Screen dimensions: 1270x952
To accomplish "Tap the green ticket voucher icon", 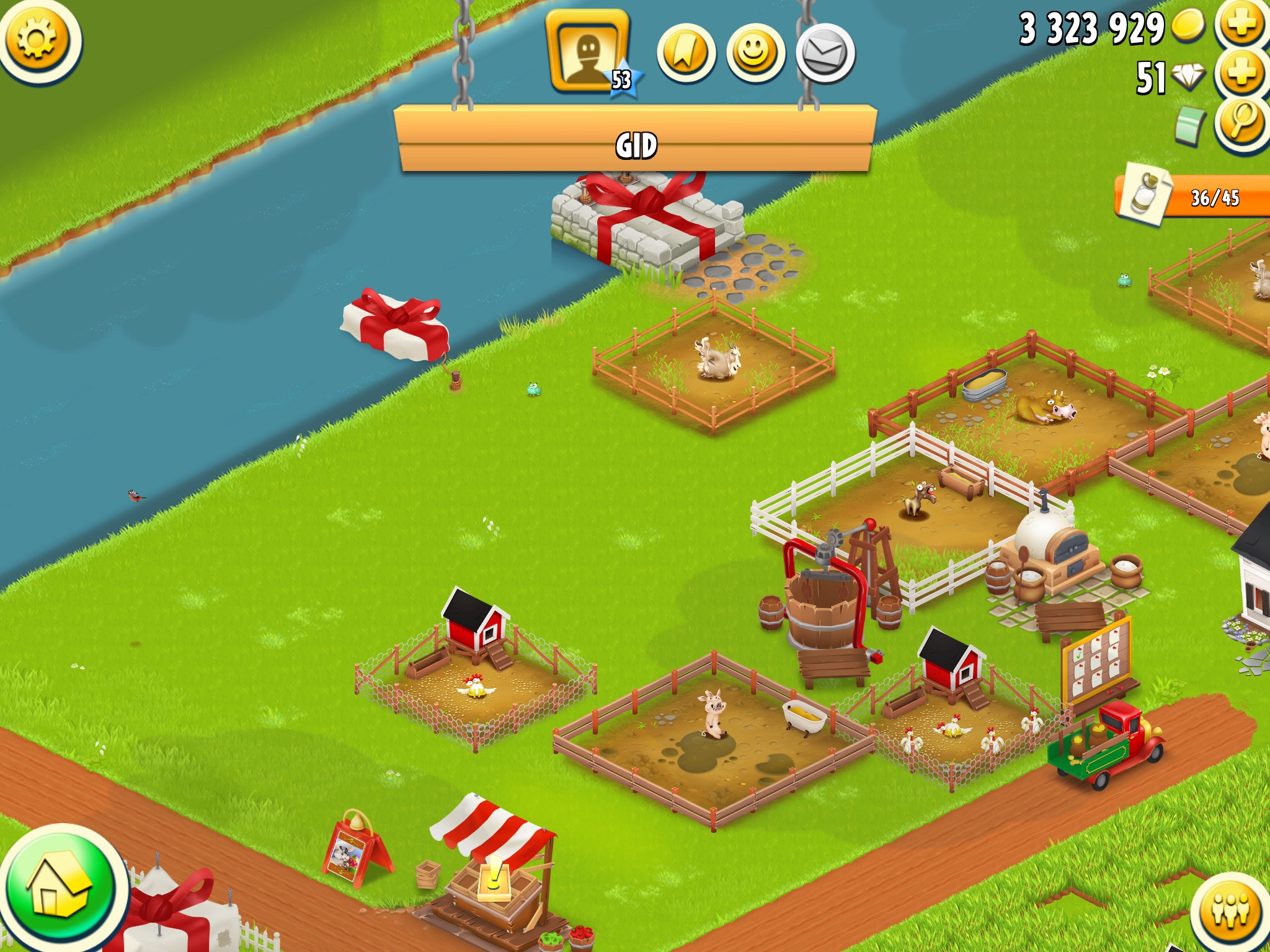I will [x=1189, y=125].
